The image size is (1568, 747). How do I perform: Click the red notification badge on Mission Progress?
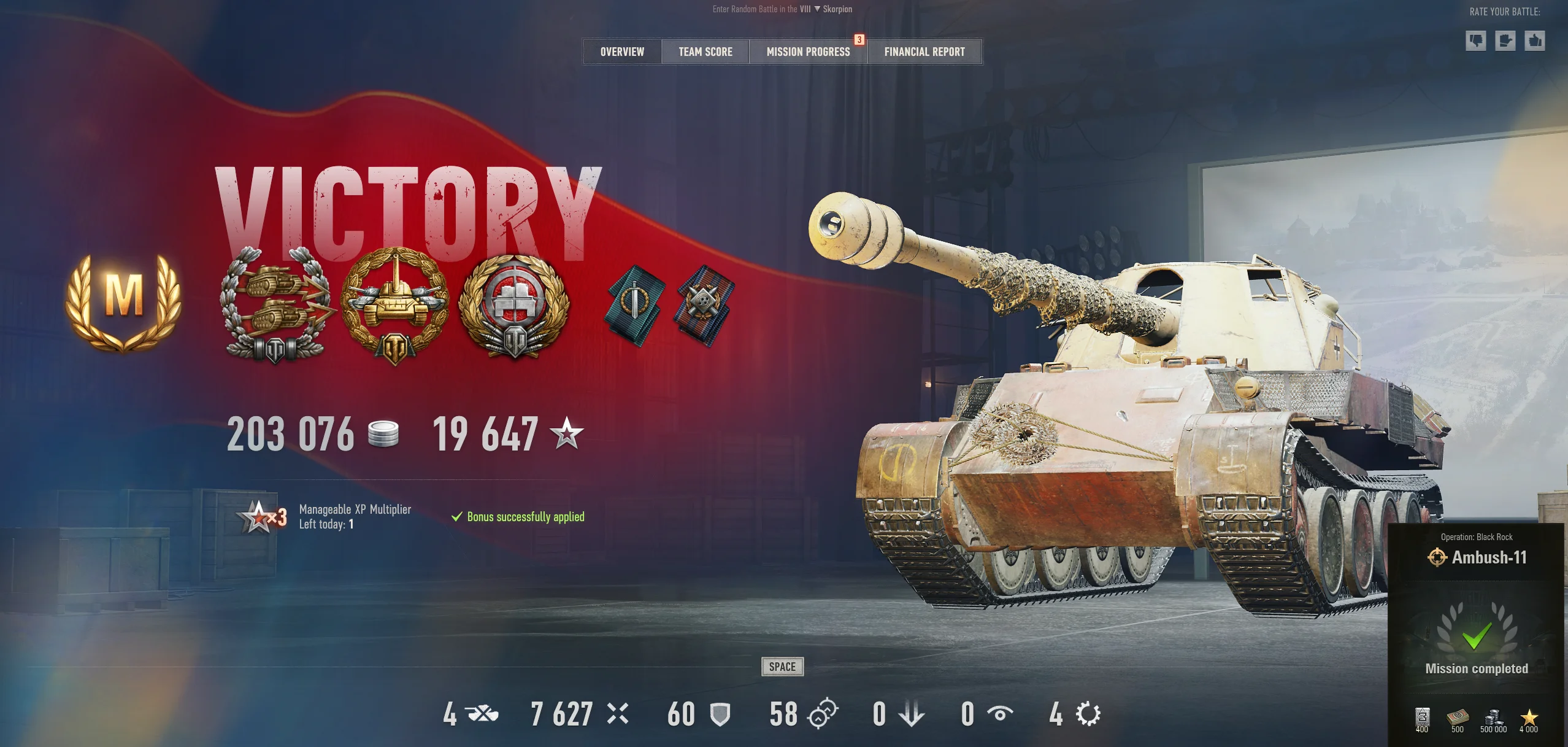[x=859, y=40]
